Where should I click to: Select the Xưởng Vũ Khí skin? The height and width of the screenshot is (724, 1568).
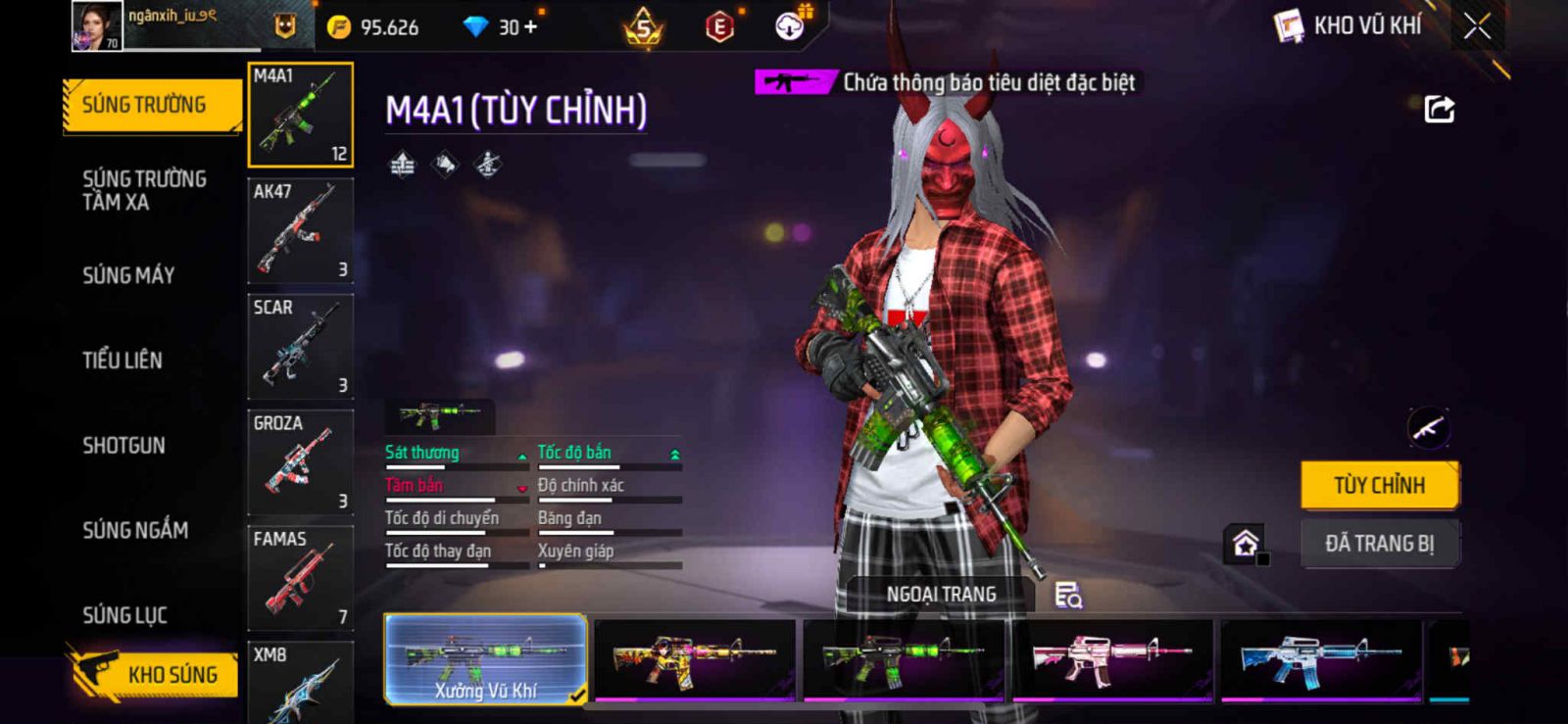(x=486, y=659)
